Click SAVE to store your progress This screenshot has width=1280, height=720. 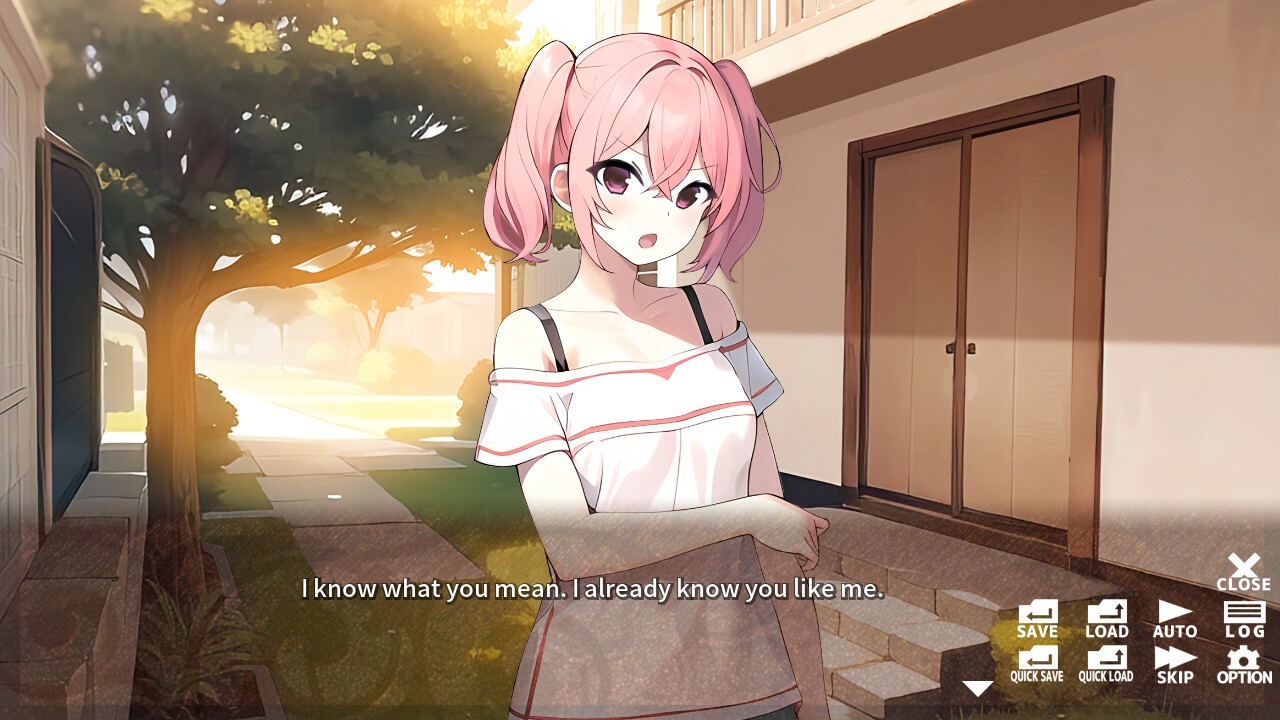(x=1037, y=620)
